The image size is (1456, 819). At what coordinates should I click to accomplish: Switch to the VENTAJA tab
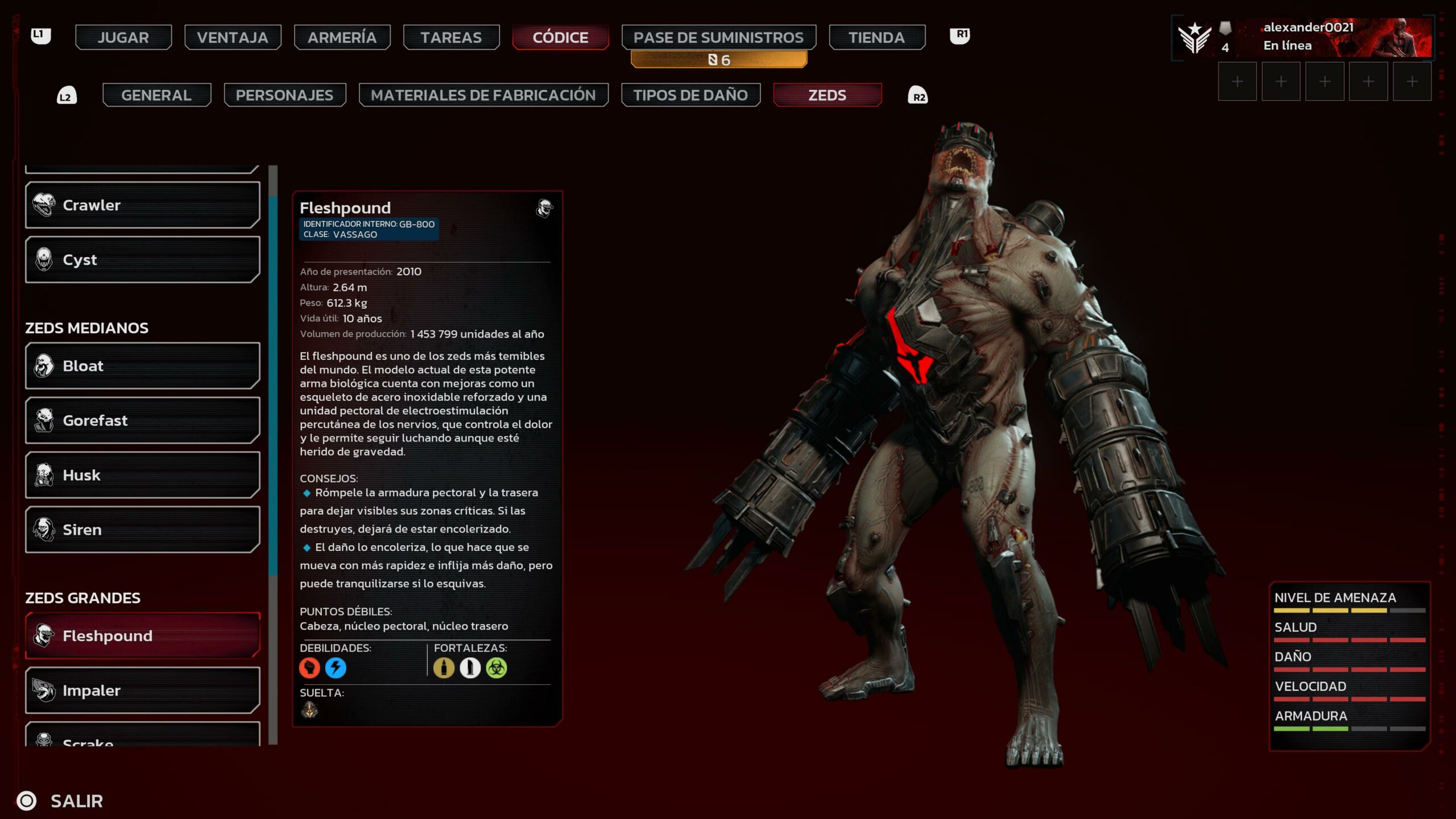[232, 38]
